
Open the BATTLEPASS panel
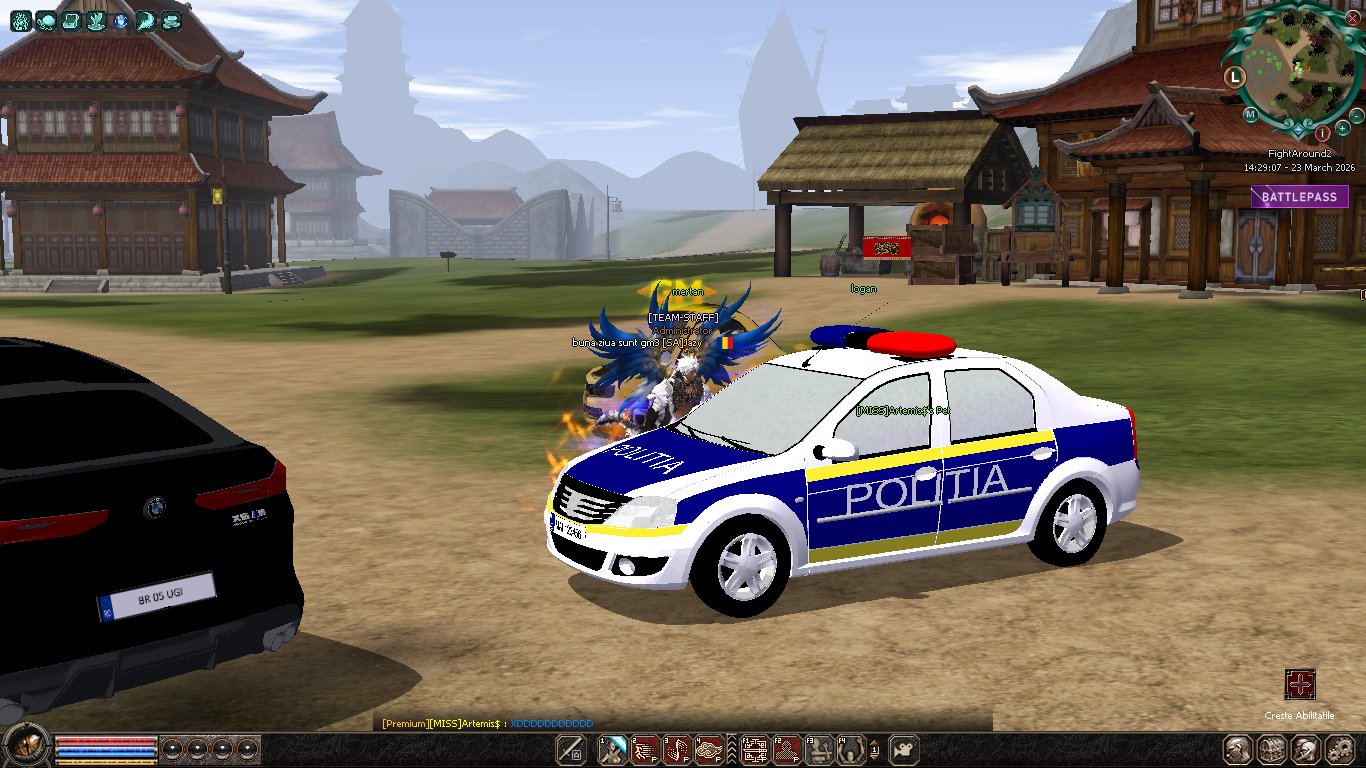pyautogui.click(x=1299, y=197)
